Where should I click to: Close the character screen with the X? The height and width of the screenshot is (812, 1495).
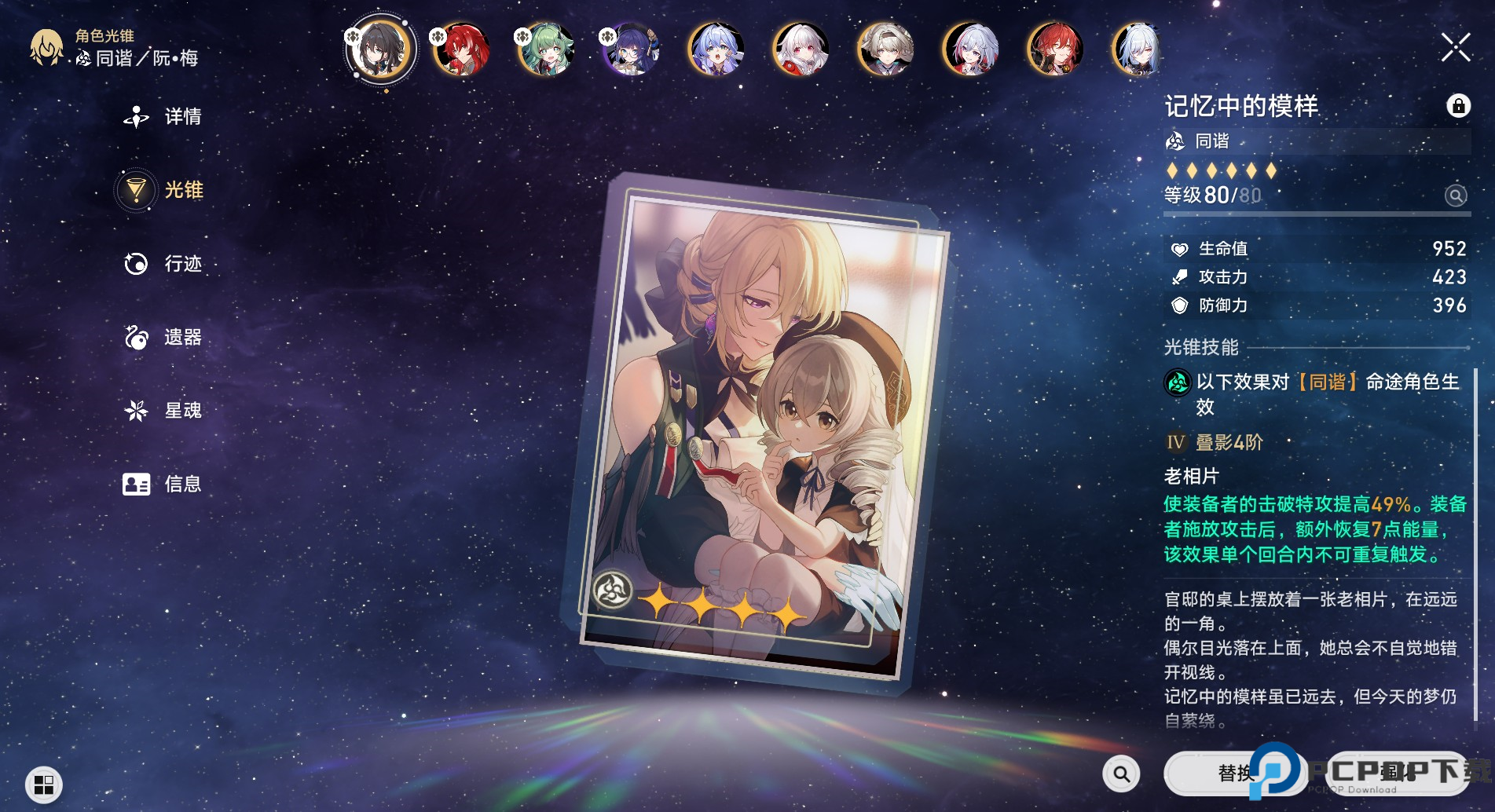click(1456, 48)
